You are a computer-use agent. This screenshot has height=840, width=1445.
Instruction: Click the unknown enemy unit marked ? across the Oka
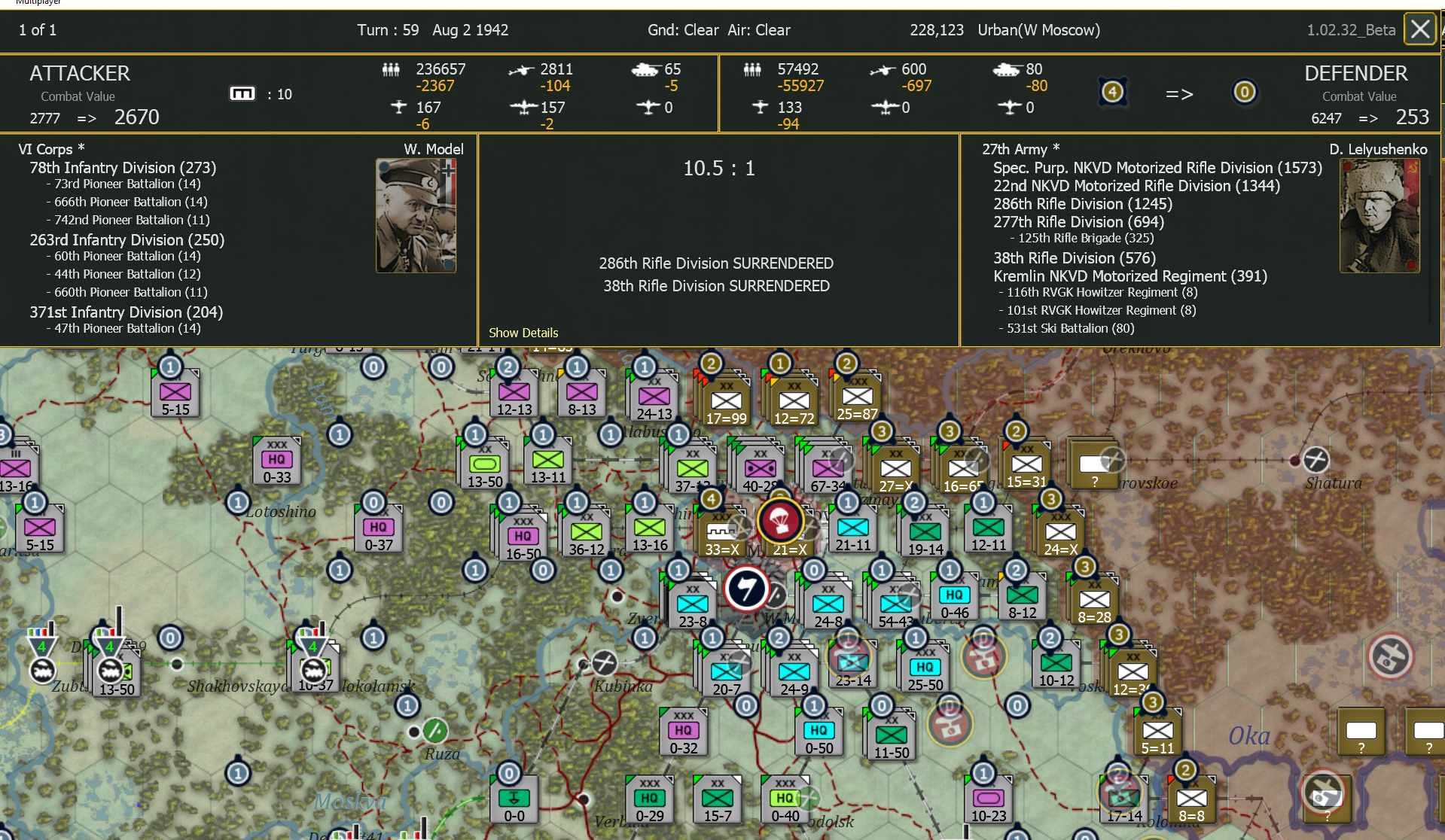click(x=1361, y=732)
